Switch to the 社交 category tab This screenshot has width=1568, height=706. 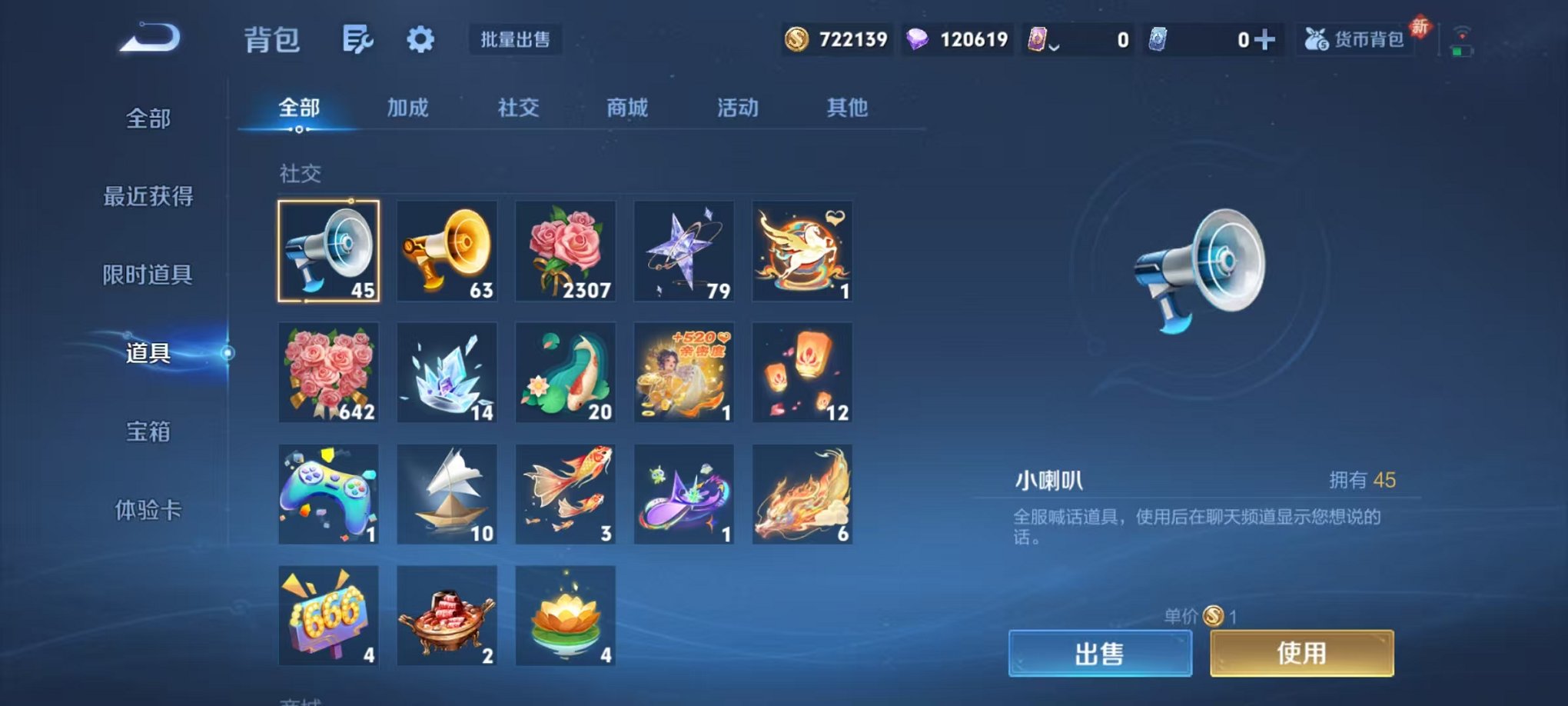tap(518, 108)
